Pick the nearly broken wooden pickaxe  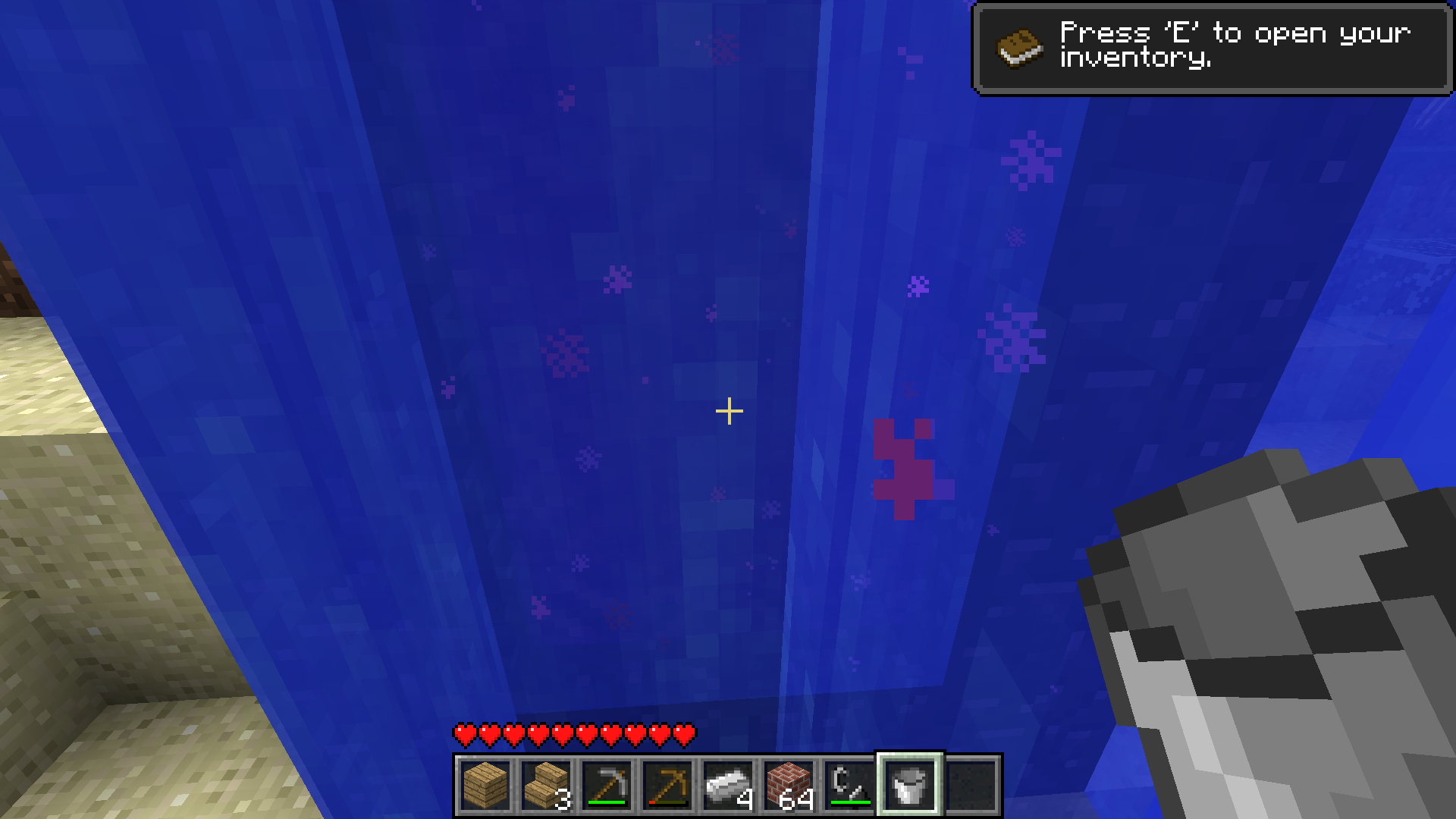(x=667, y=786)
